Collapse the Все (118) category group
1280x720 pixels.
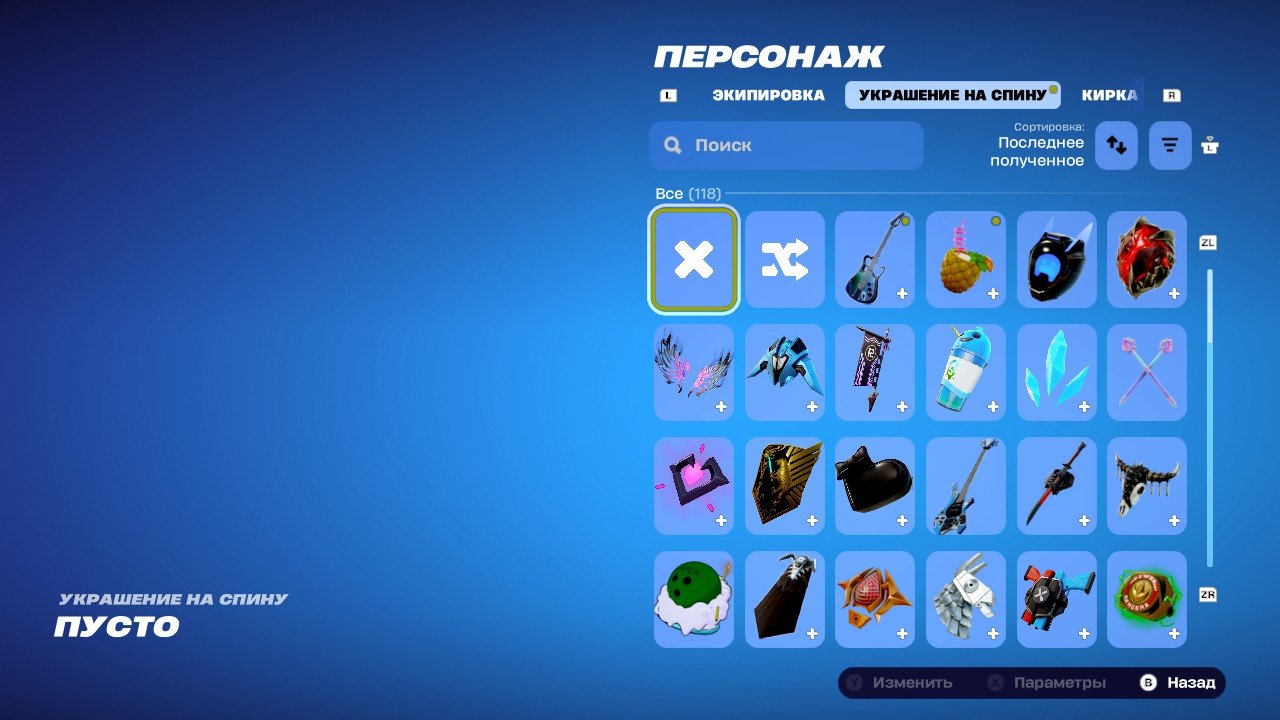(687, 193)
